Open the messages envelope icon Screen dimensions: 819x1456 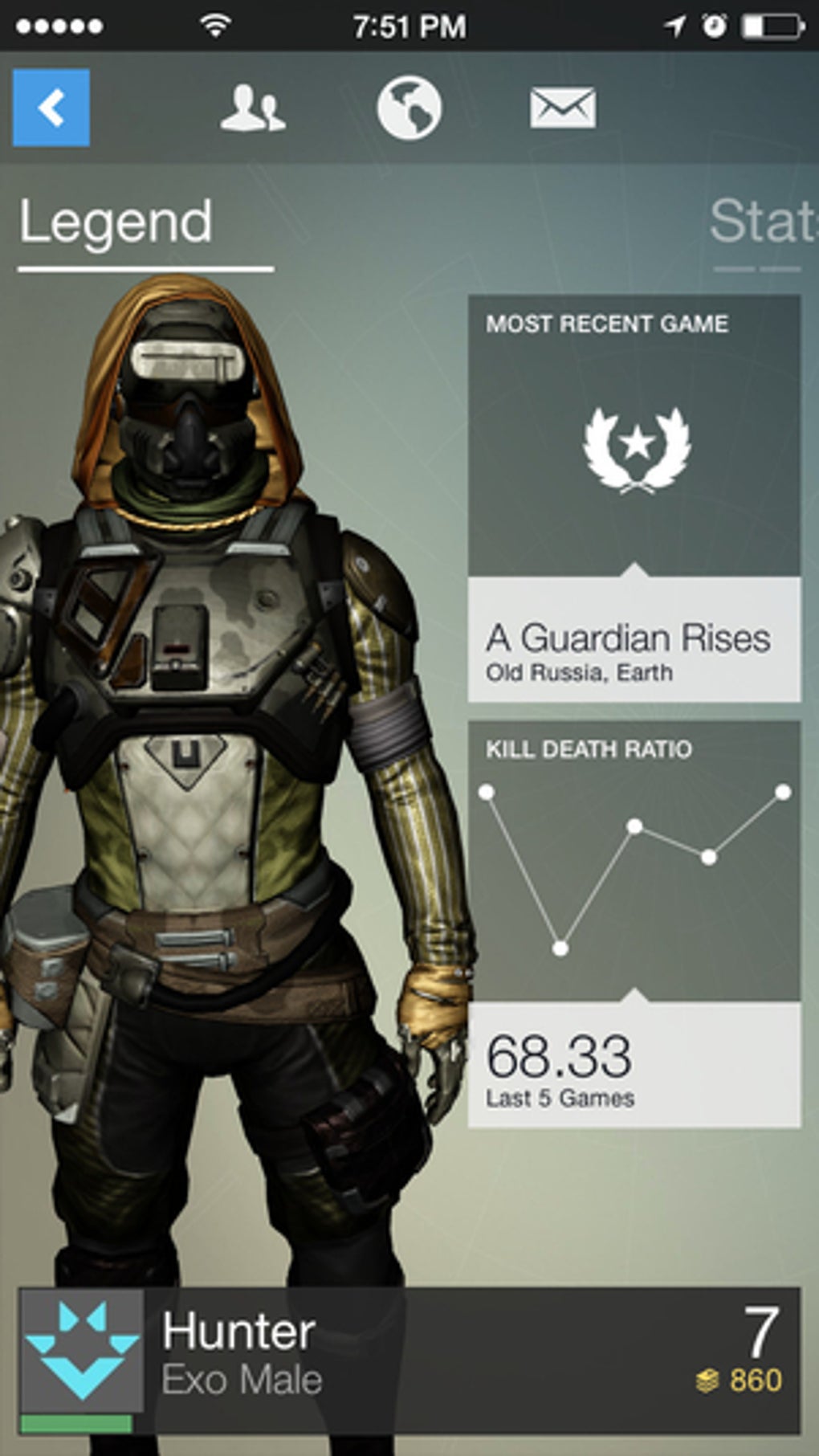563,108
